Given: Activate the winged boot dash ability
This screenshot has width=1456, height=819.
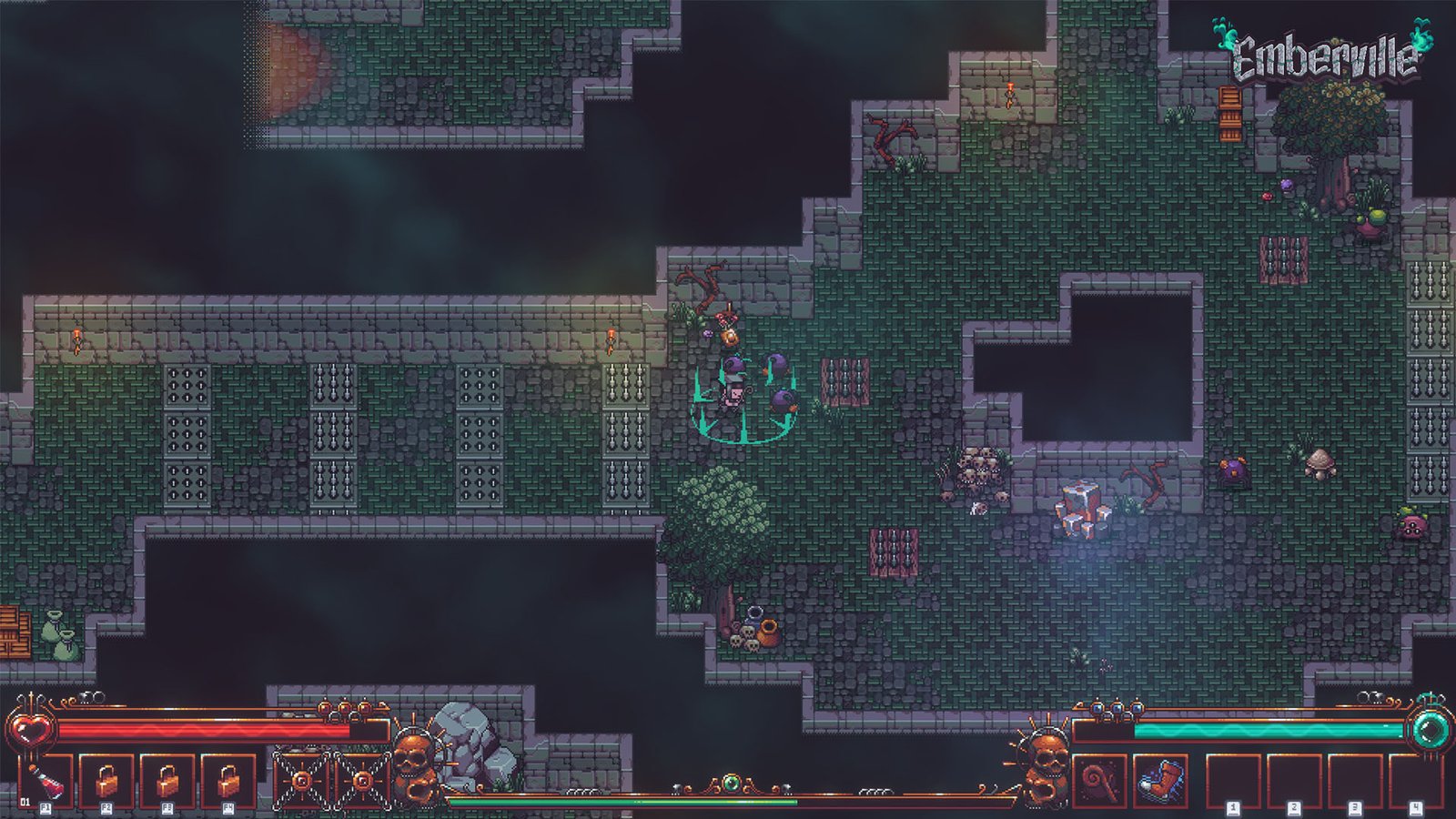Looking at the screenshot, I should [1160, 781].
